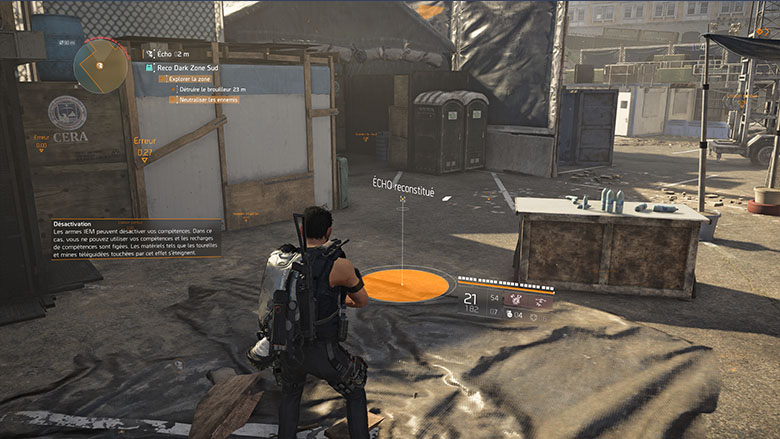
Task: Open the circular minimap
Action: pyautogui.click(x=100, y=66)
